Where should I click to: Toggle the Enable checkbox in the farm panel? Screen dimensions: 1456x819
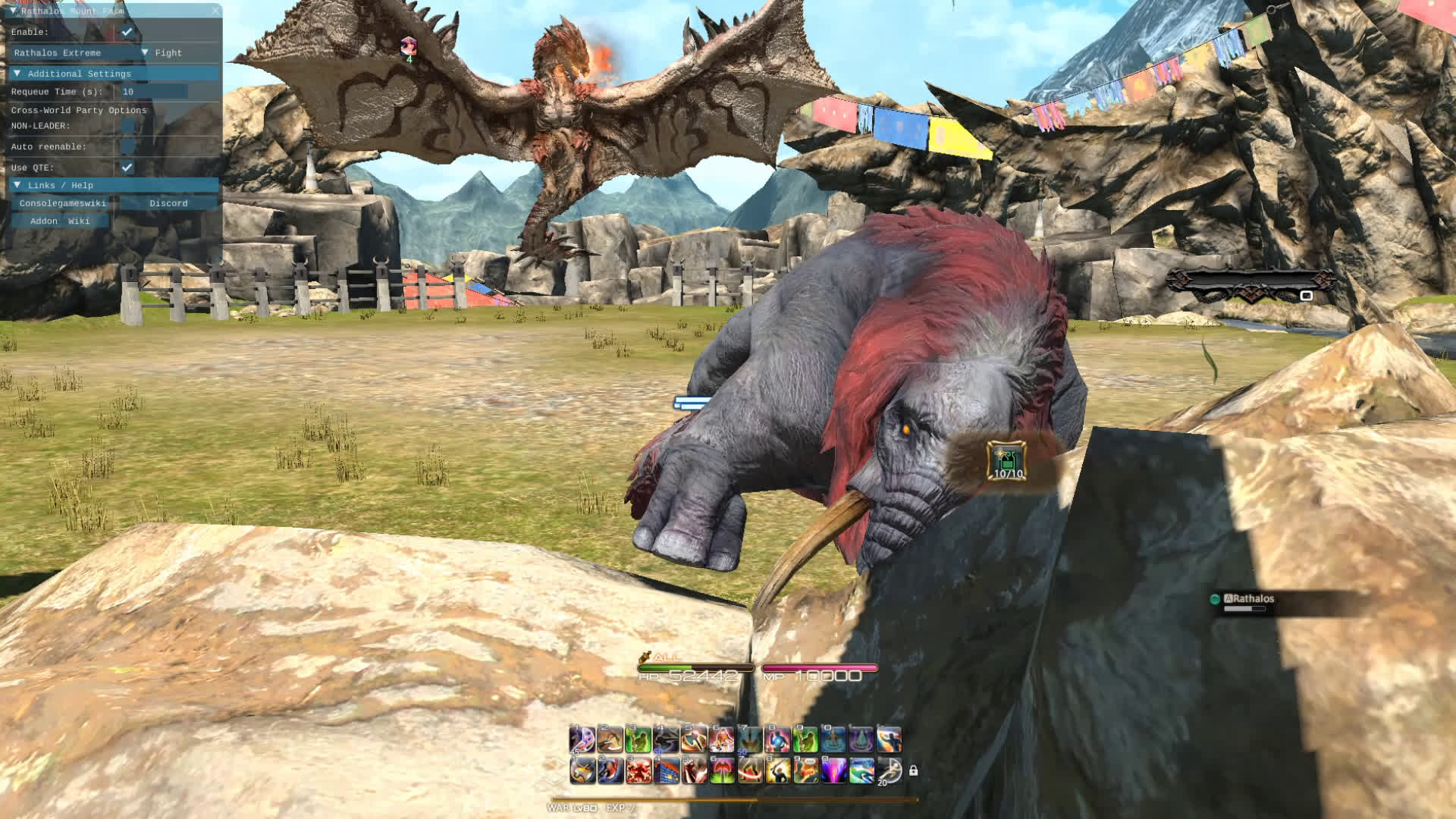point(127,32)
